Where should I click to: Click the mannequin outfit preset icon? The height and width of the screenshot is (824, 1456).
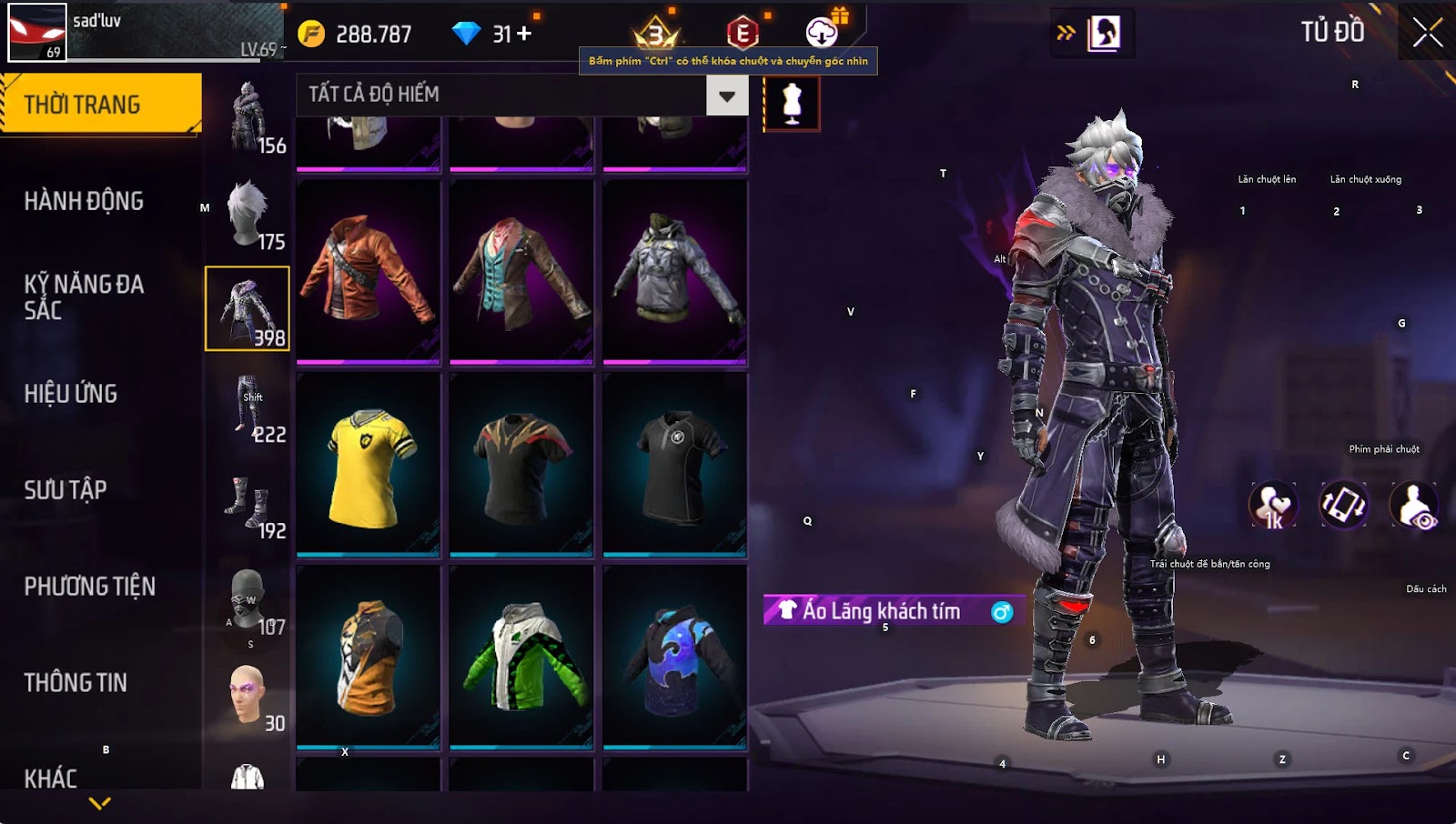coord(792,104)
